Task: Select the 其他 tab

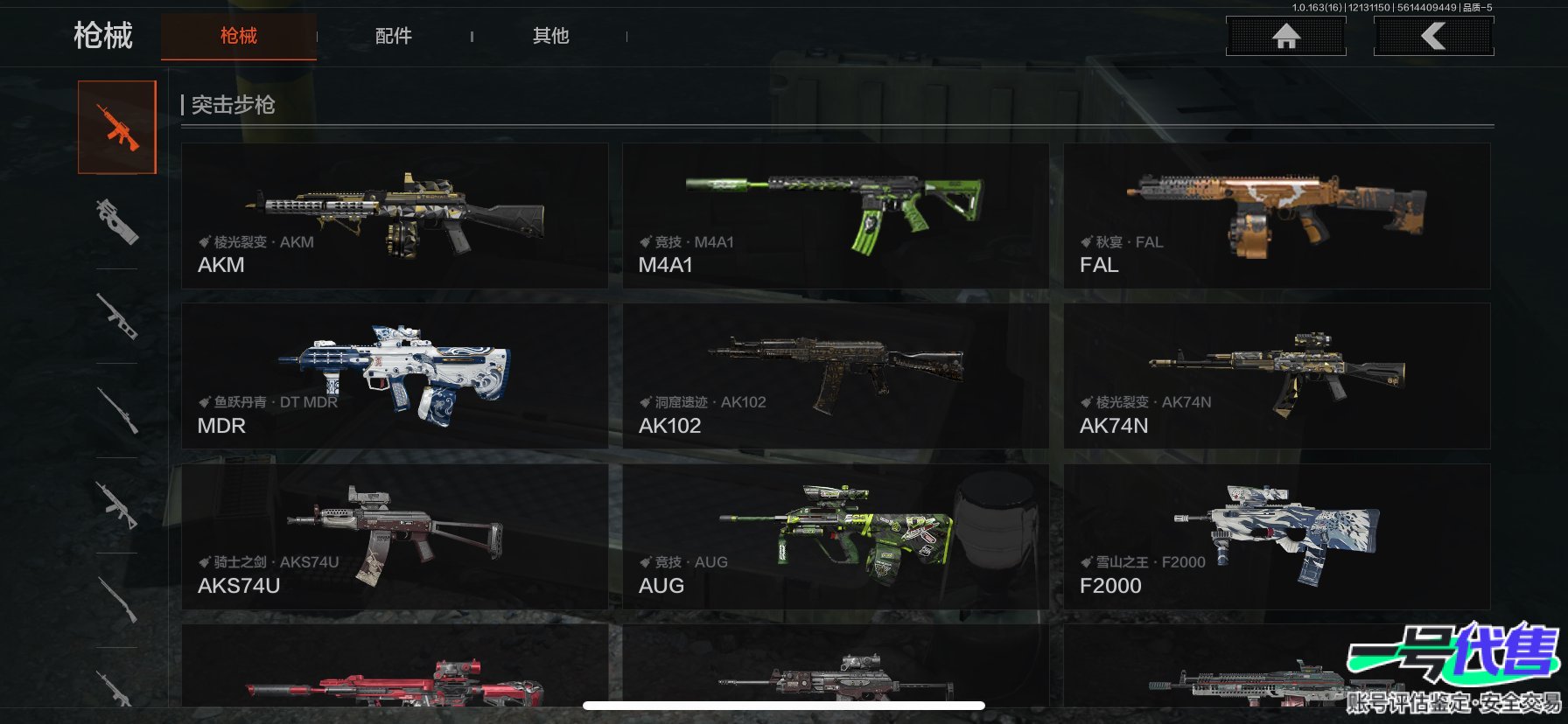Action: [550, 36]
